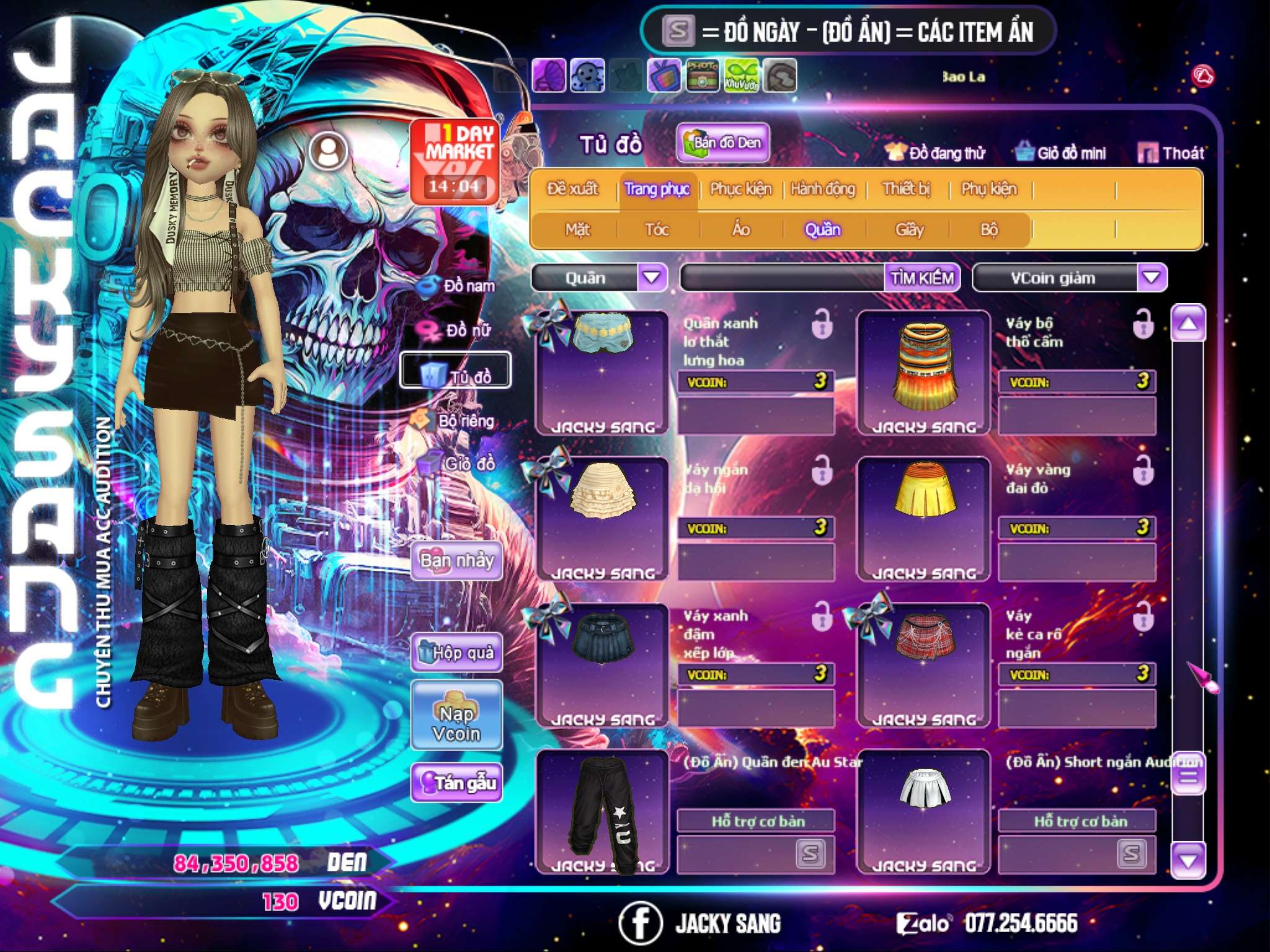Select the Giày subcategory
1270x952 pixels.
[909, 230]
